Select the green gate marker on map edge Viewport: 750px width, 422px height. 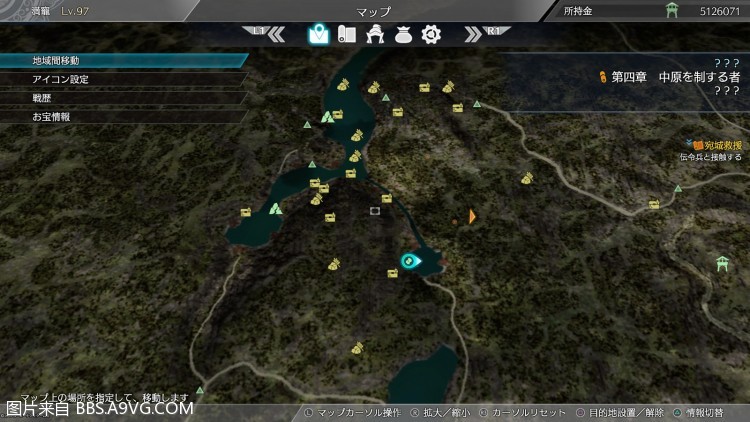coord(723,263)
